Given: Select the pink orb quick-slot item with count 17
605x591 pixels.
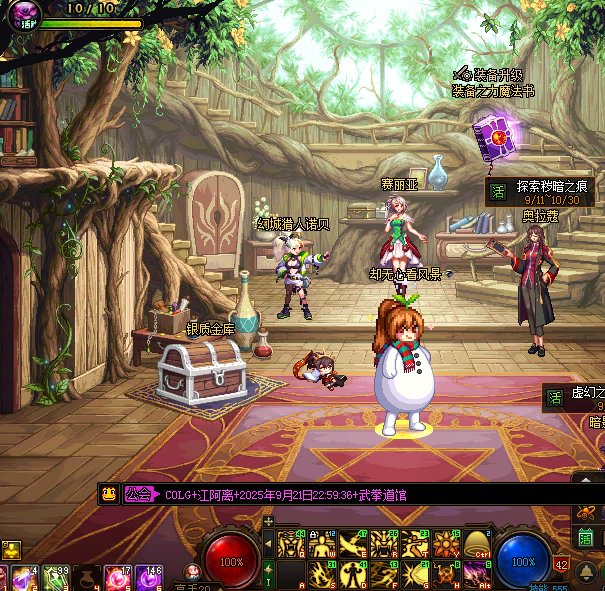Looking at the screenshot, I should [118, 578].
